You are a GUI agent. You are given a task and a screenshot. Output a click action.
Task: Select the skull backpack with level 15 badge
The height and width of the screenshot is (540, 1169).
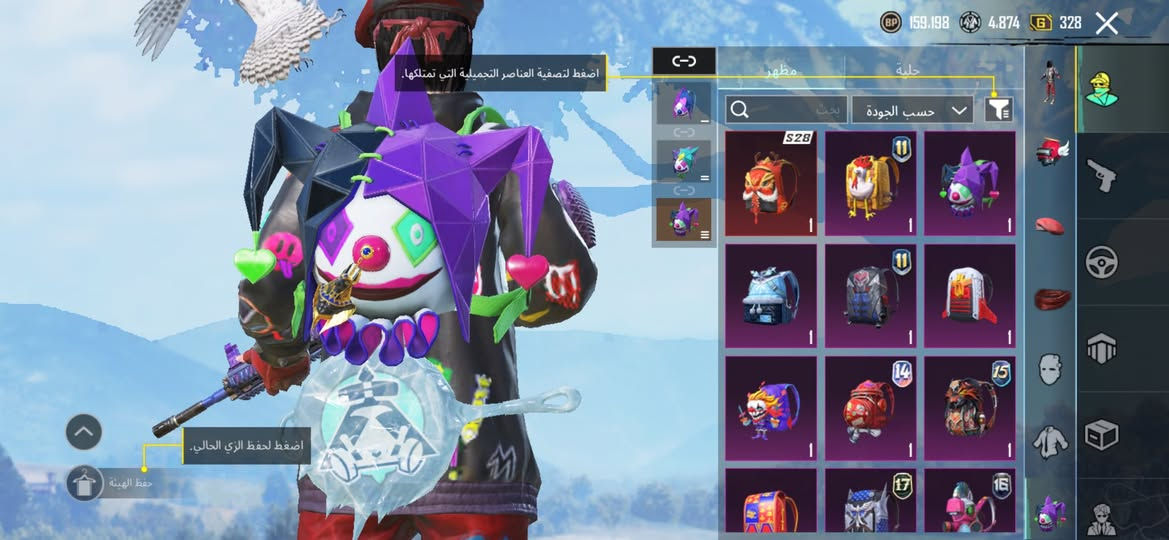(969, 408)
